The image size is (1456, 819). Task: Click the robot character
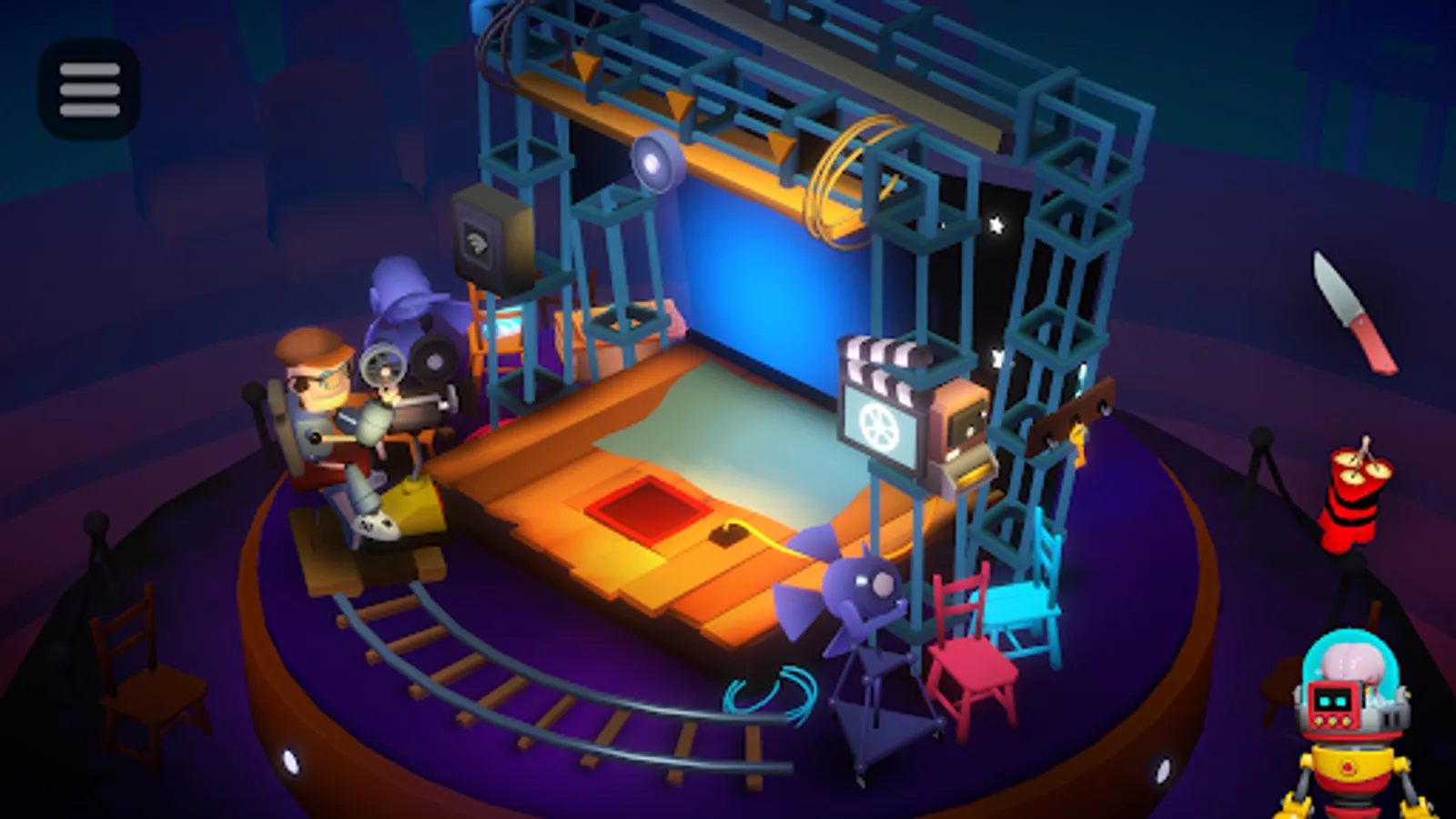pos(1350,719)
